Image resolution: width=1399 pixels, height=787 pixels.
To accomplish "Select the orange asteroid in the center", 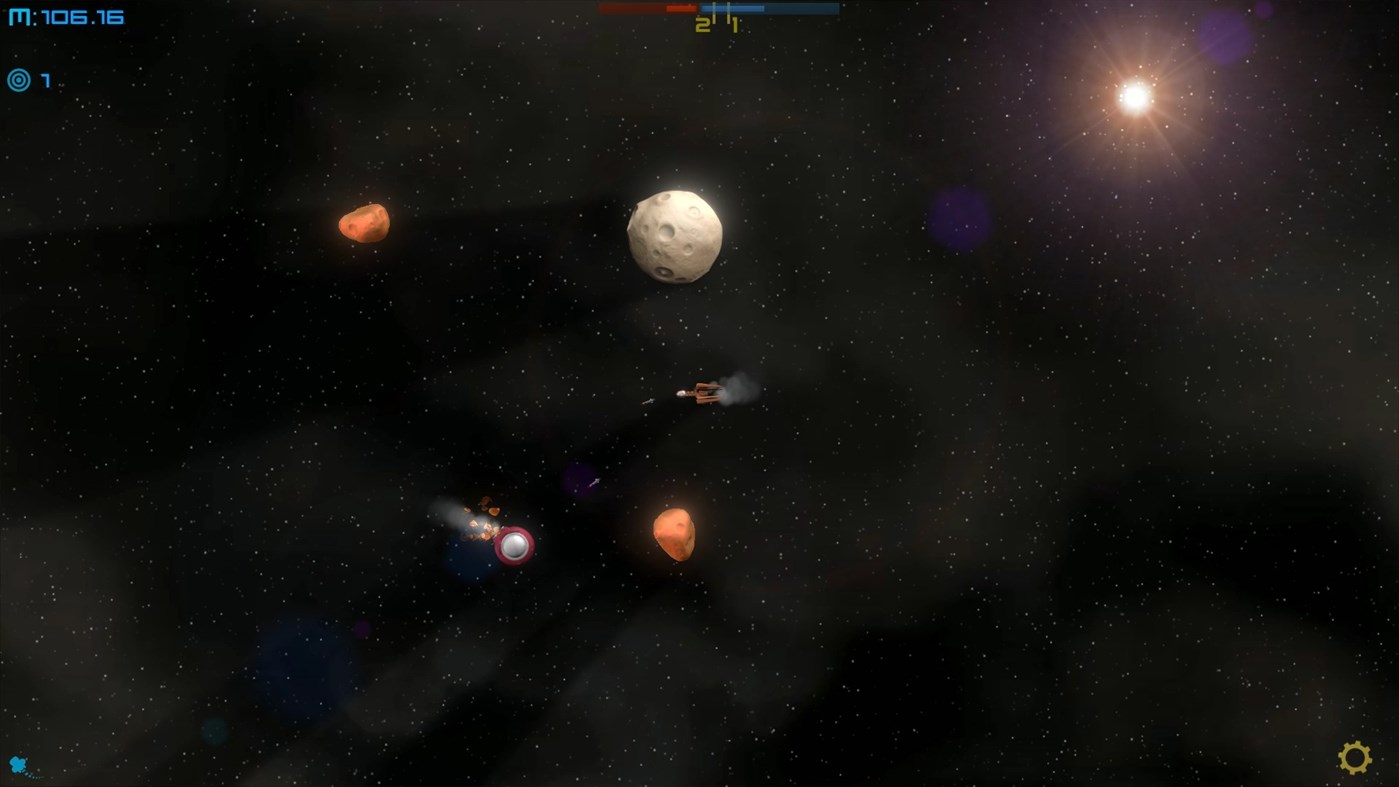I will pyautogui.click(x=673, y=534).
